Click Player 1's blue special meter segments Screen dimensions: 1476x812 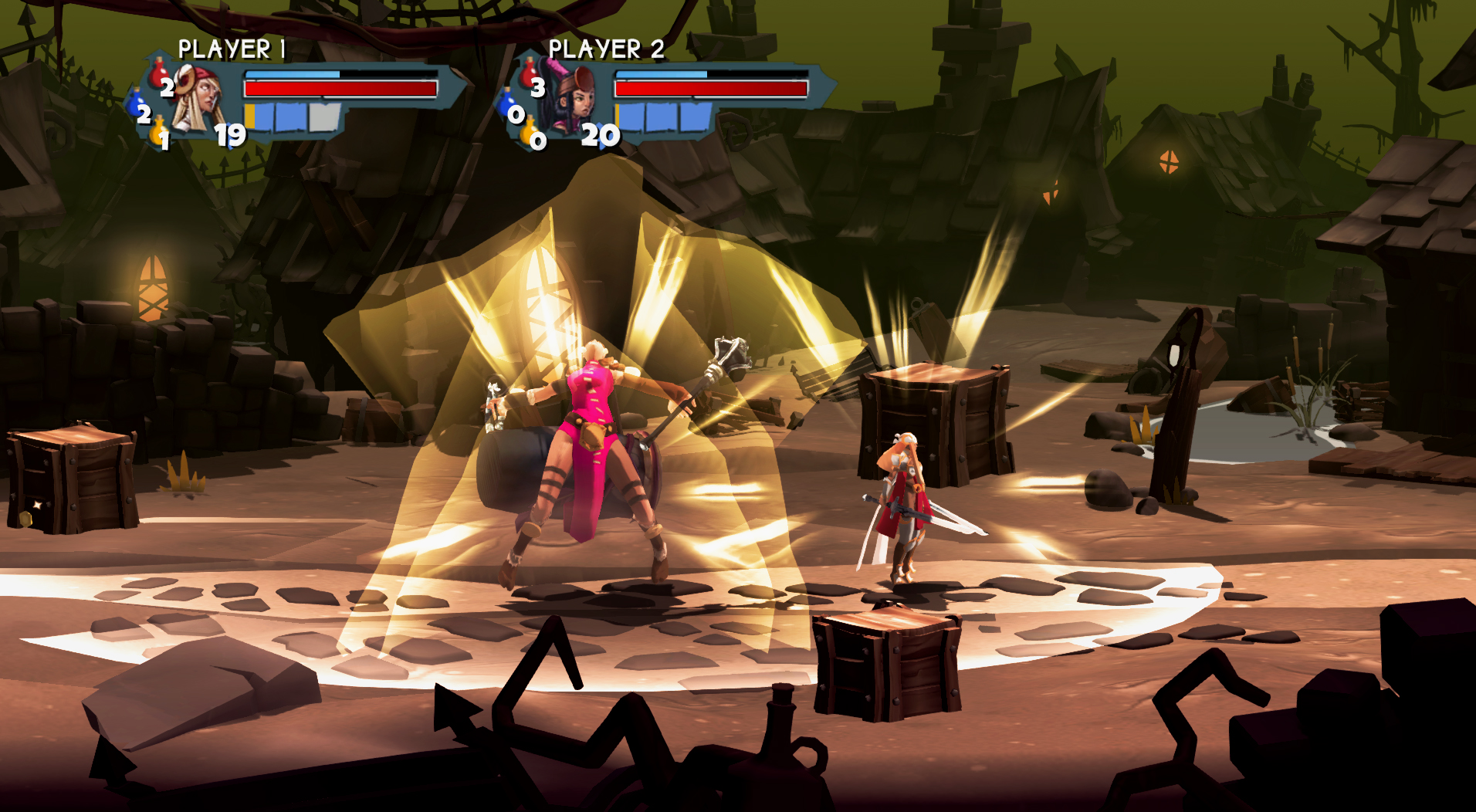(x=283, y=117)
